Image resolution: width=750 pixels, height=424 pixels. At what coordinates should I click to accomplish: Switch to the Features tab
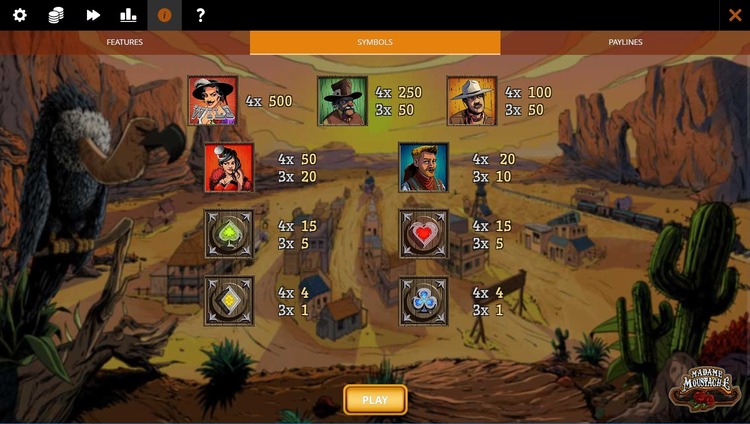point(125,42)
